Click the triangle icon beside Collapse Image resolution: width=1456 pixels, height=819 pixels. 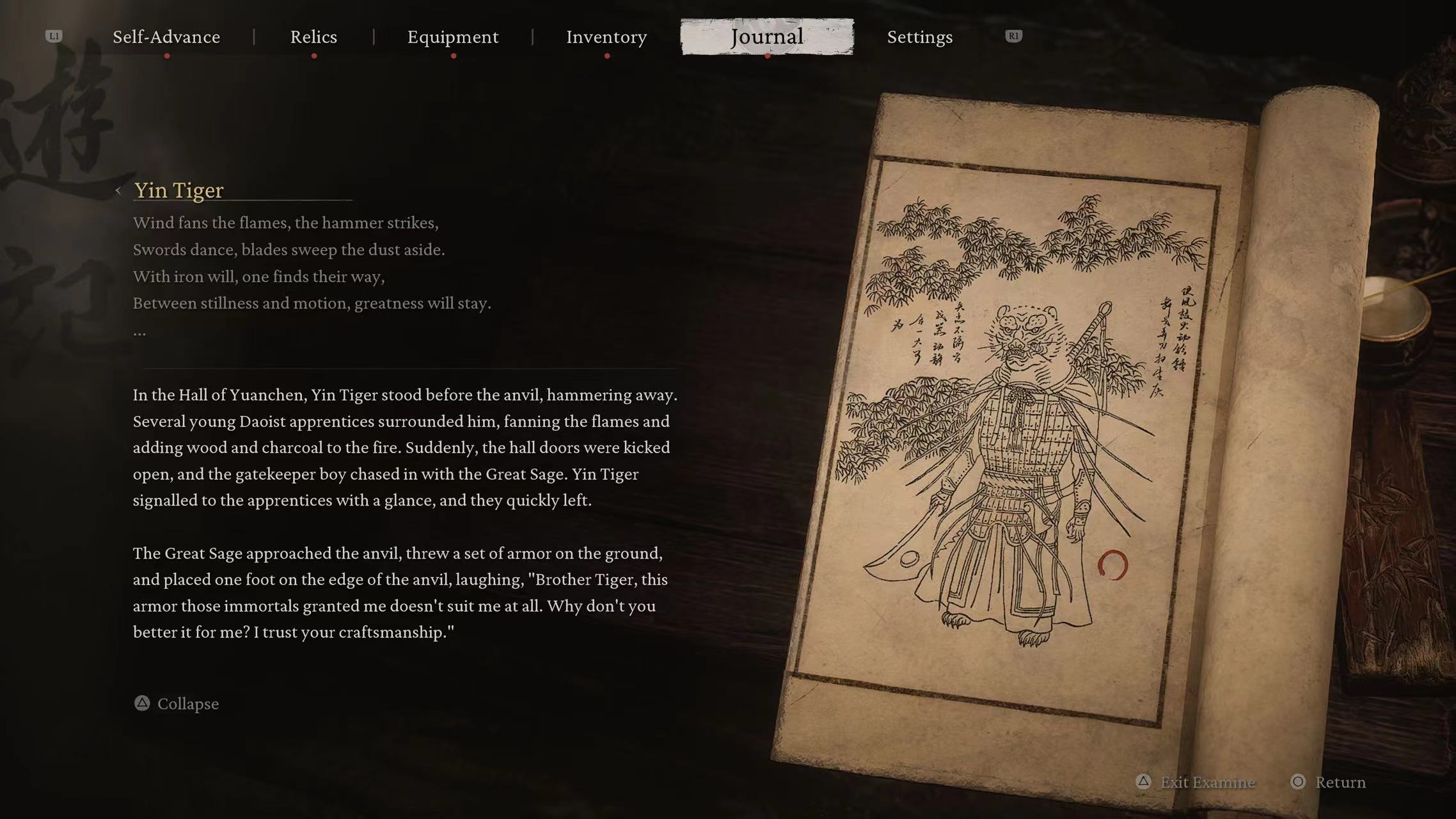click(x=142, y=704)
